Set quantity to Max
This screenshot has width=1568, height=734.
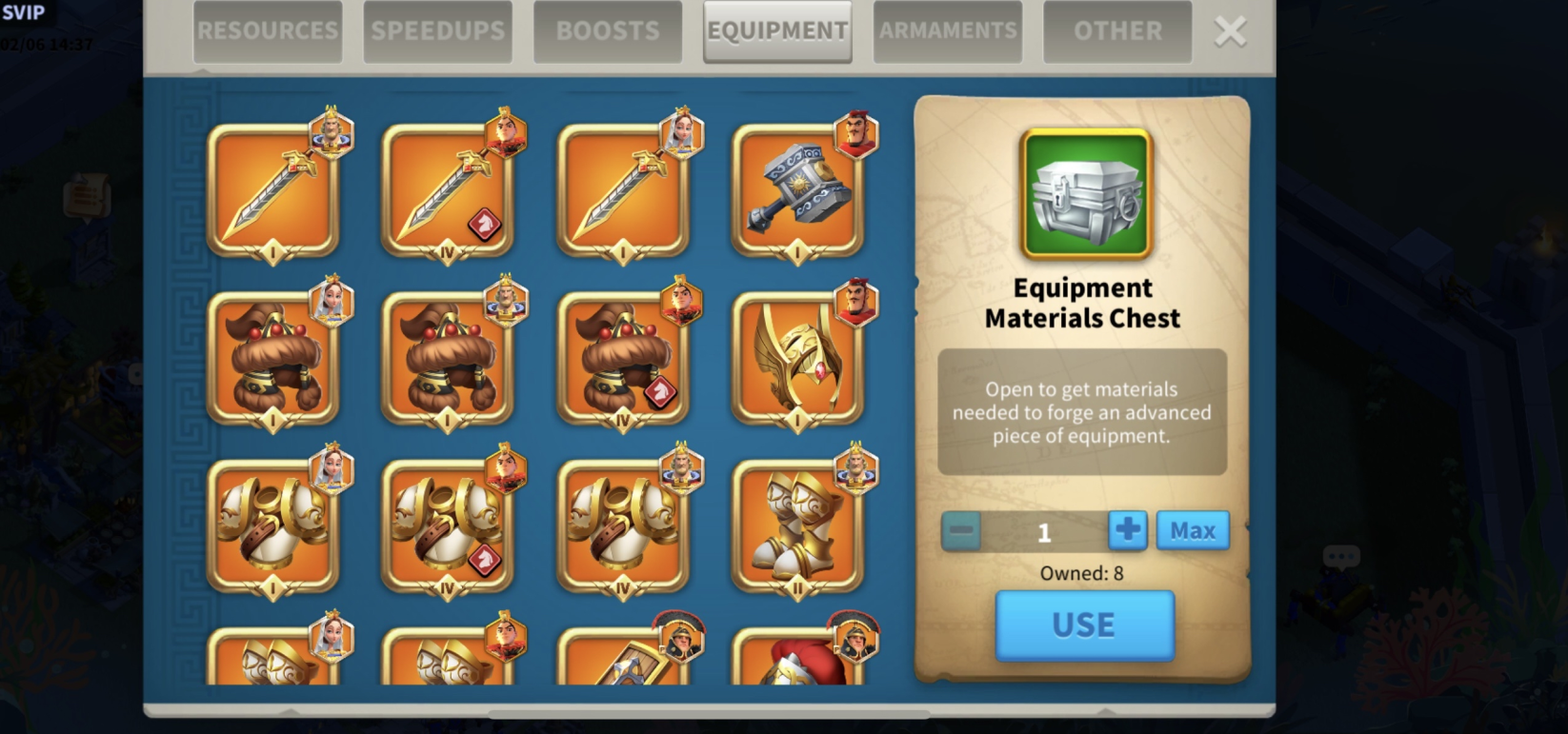pos(1193,530)
